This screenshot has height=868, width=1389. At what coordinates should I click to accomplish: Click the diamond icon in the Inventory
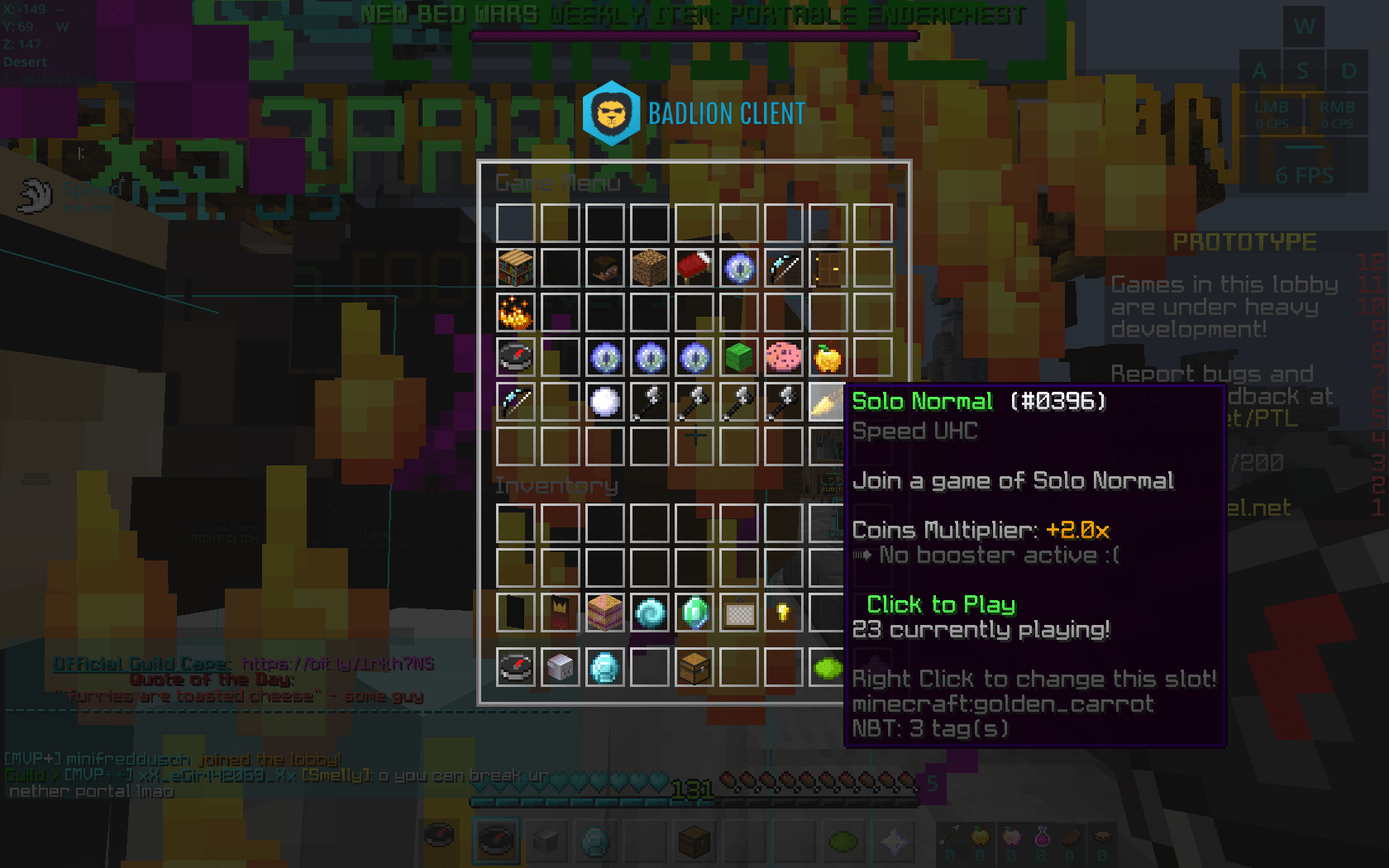[604, 668]
